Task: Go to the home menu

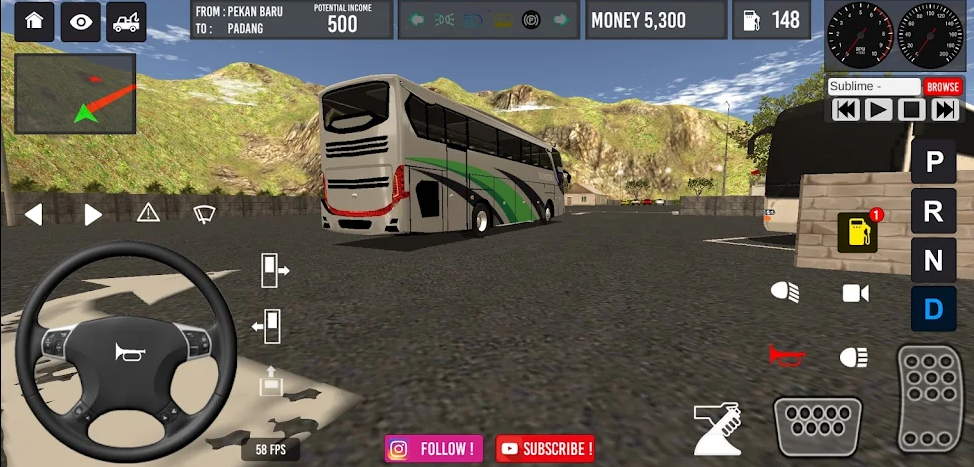Action: click(34, 22)
